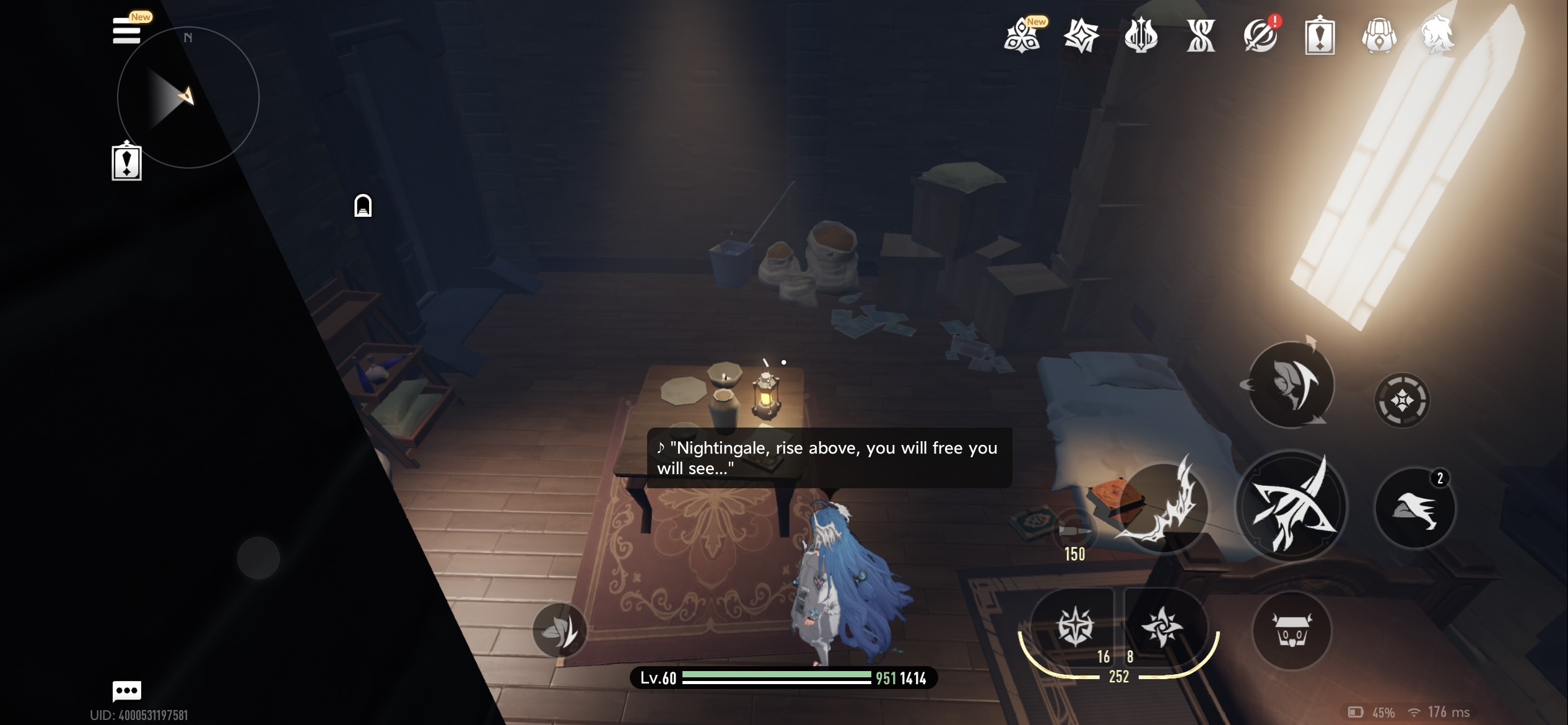The width and height of the screenshot is (1568, 725).
Task: Use the pinwheel star skill with 8
Action: click(x=1162, y=627)
